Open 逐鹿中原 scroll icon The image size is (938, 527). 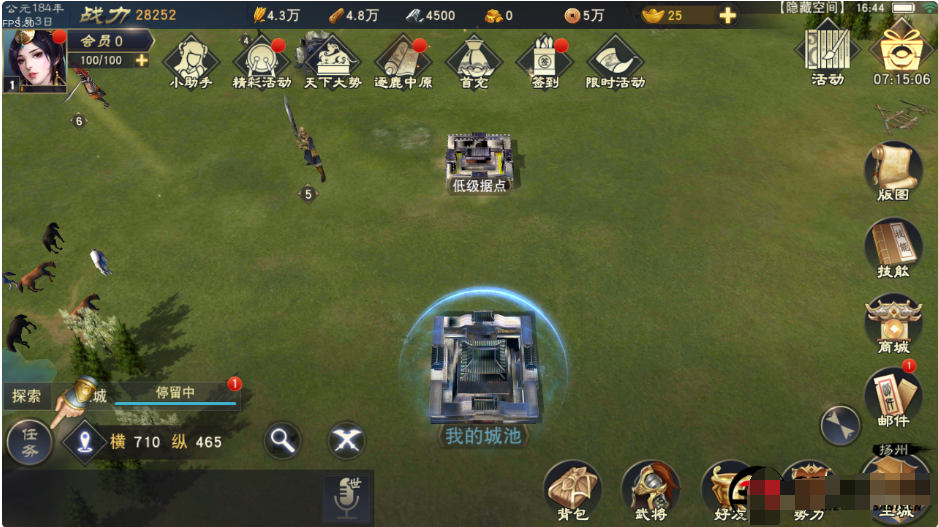[403, 60]
